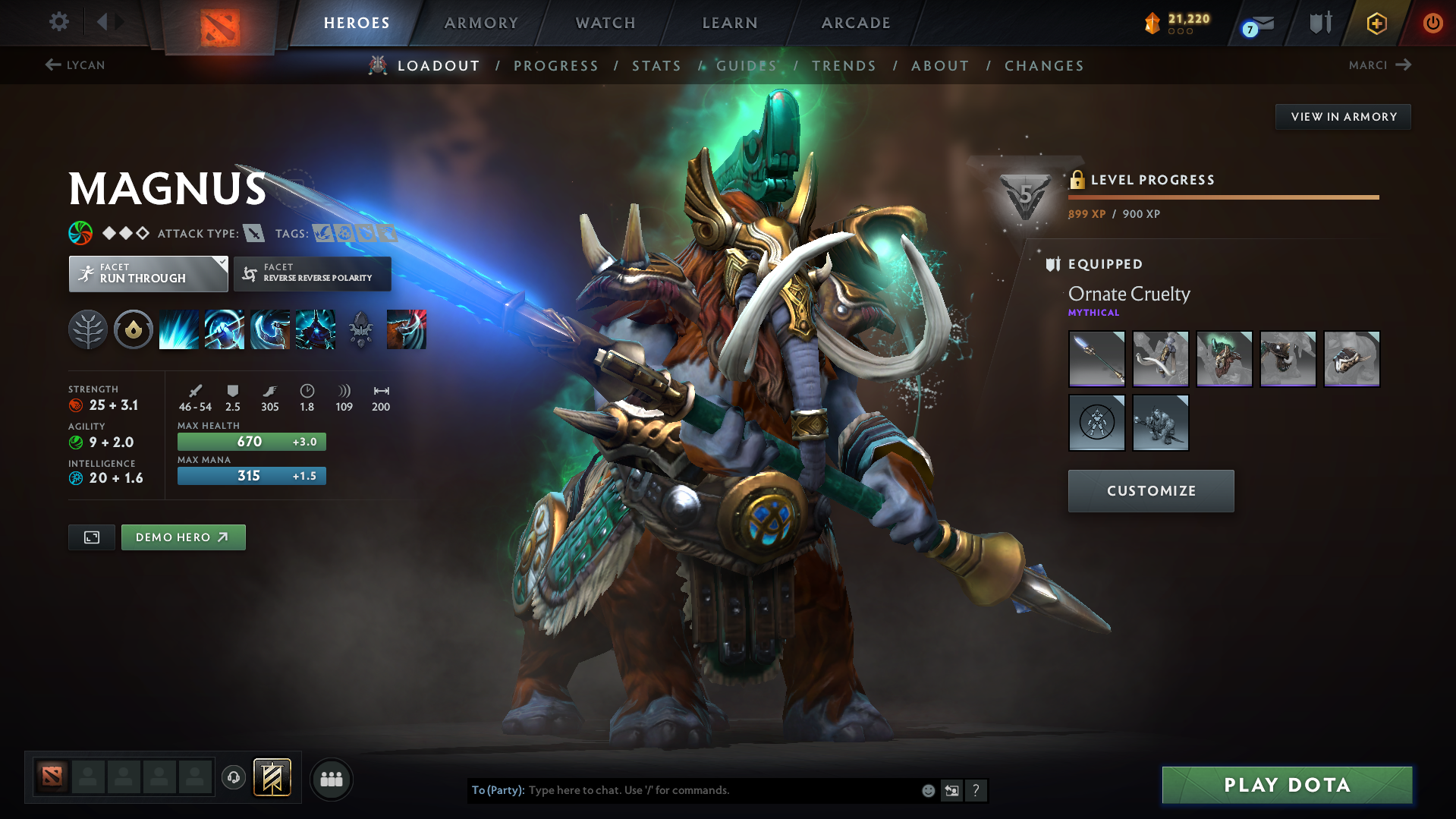Click the innate talent tree icon
The height and width of the screenshot is (819, 1456).
point(87,329)
